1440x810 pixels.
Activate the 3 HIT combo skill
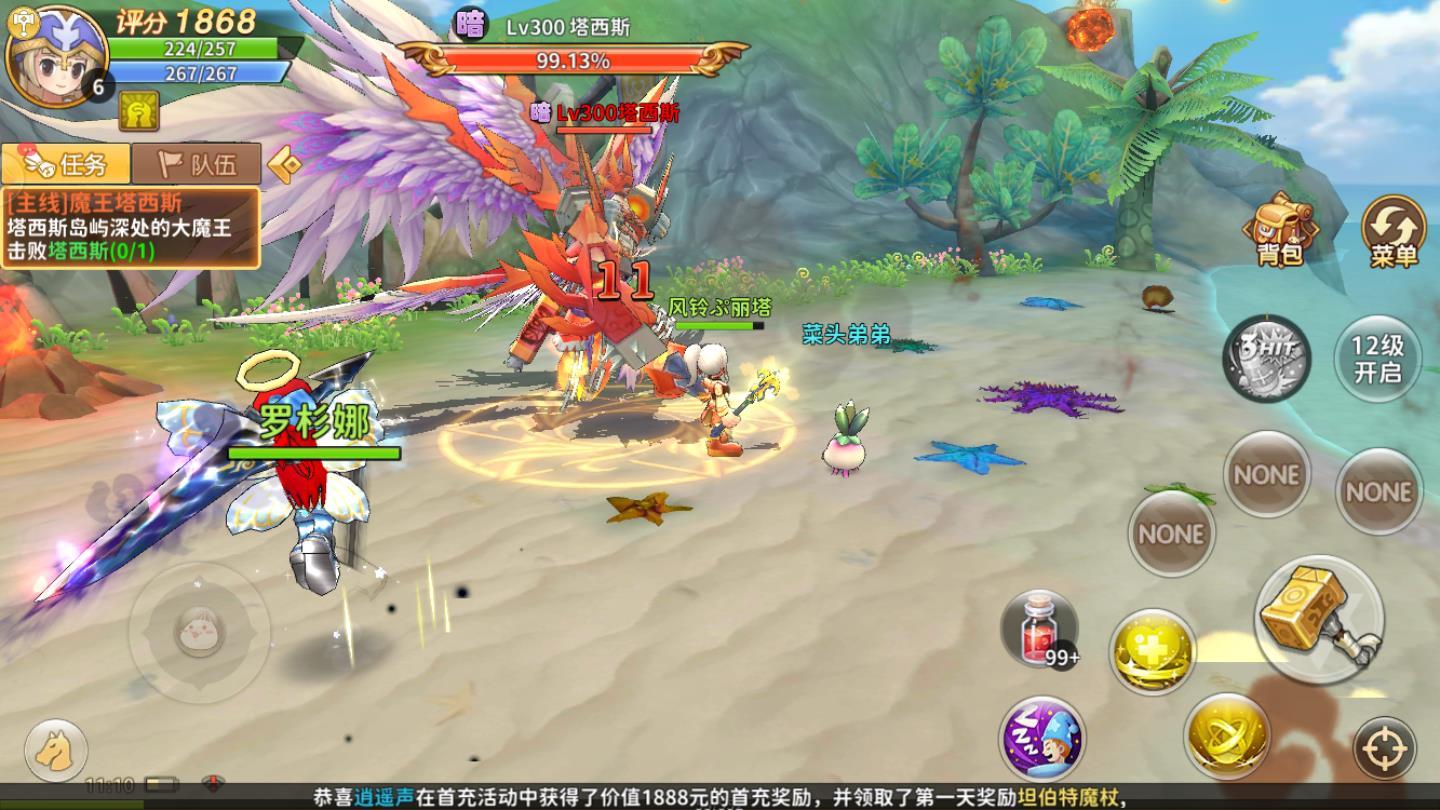(x=1267, y=357)
